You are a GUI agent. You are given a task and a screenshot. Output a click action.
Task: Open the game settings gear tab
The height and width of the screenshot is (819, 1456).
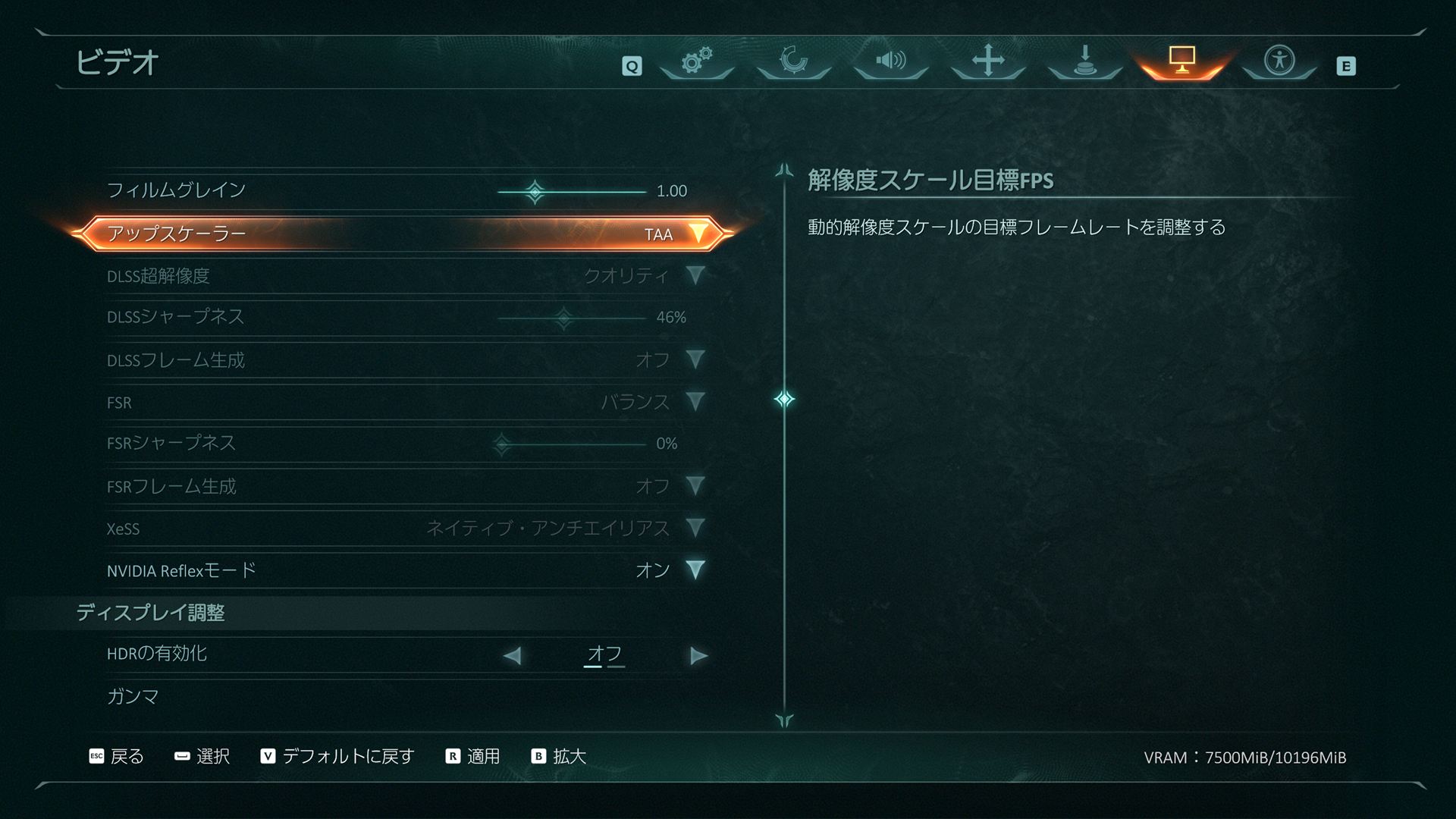696,64
